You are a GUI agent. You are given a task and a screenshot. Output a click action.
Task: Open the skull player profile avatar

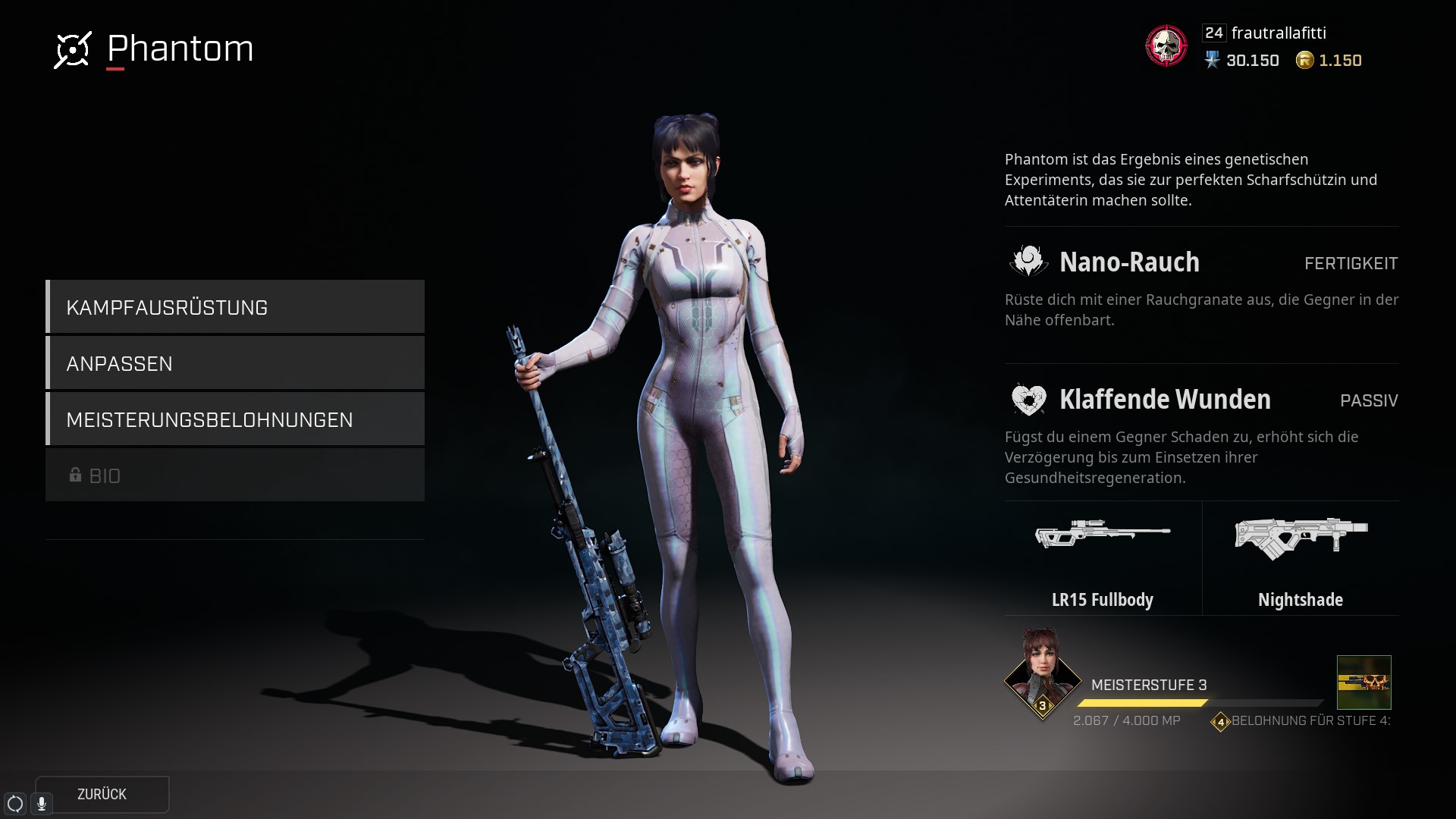coord(1166,45)
